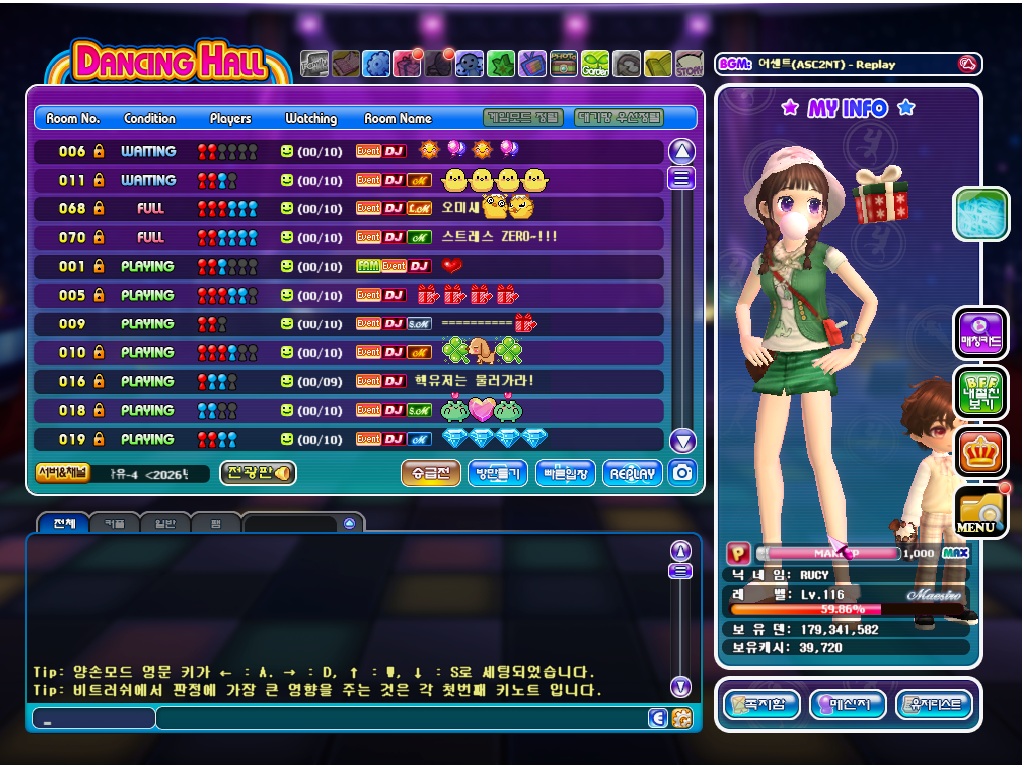Open the Story book icon in toolbar
The width and height of the screenshot is (1024, 768).
pyautogui.click(x=689, y=64)
